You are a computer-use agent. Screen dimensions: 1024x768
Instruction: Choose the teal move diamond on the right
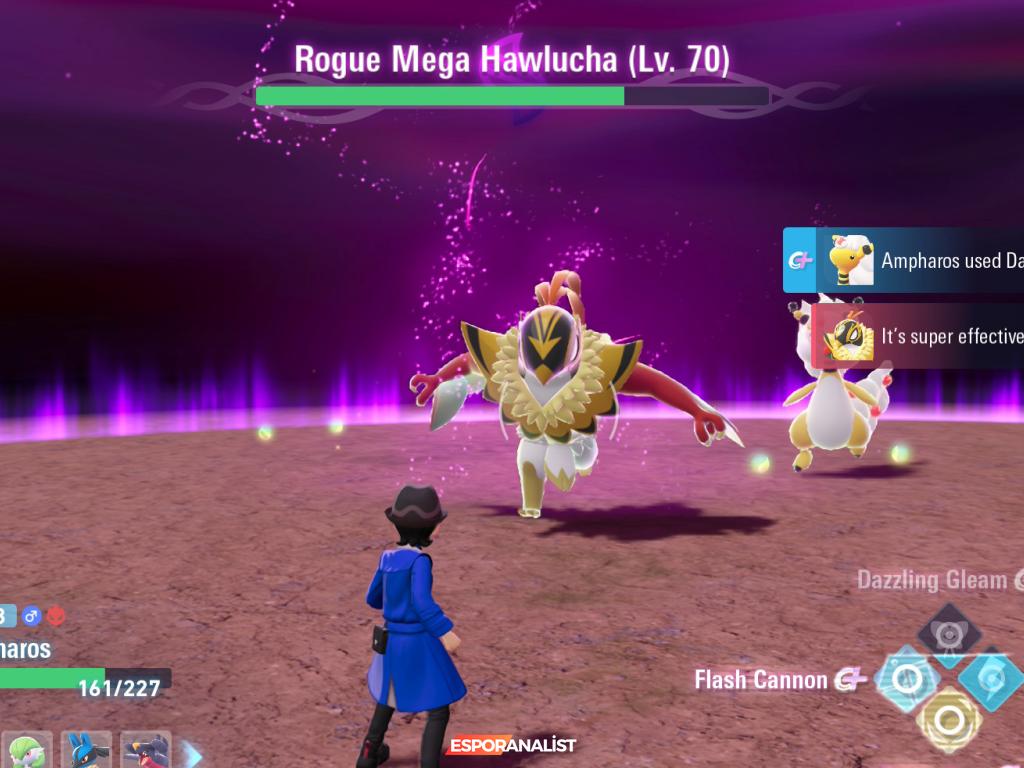coord(991,678)
